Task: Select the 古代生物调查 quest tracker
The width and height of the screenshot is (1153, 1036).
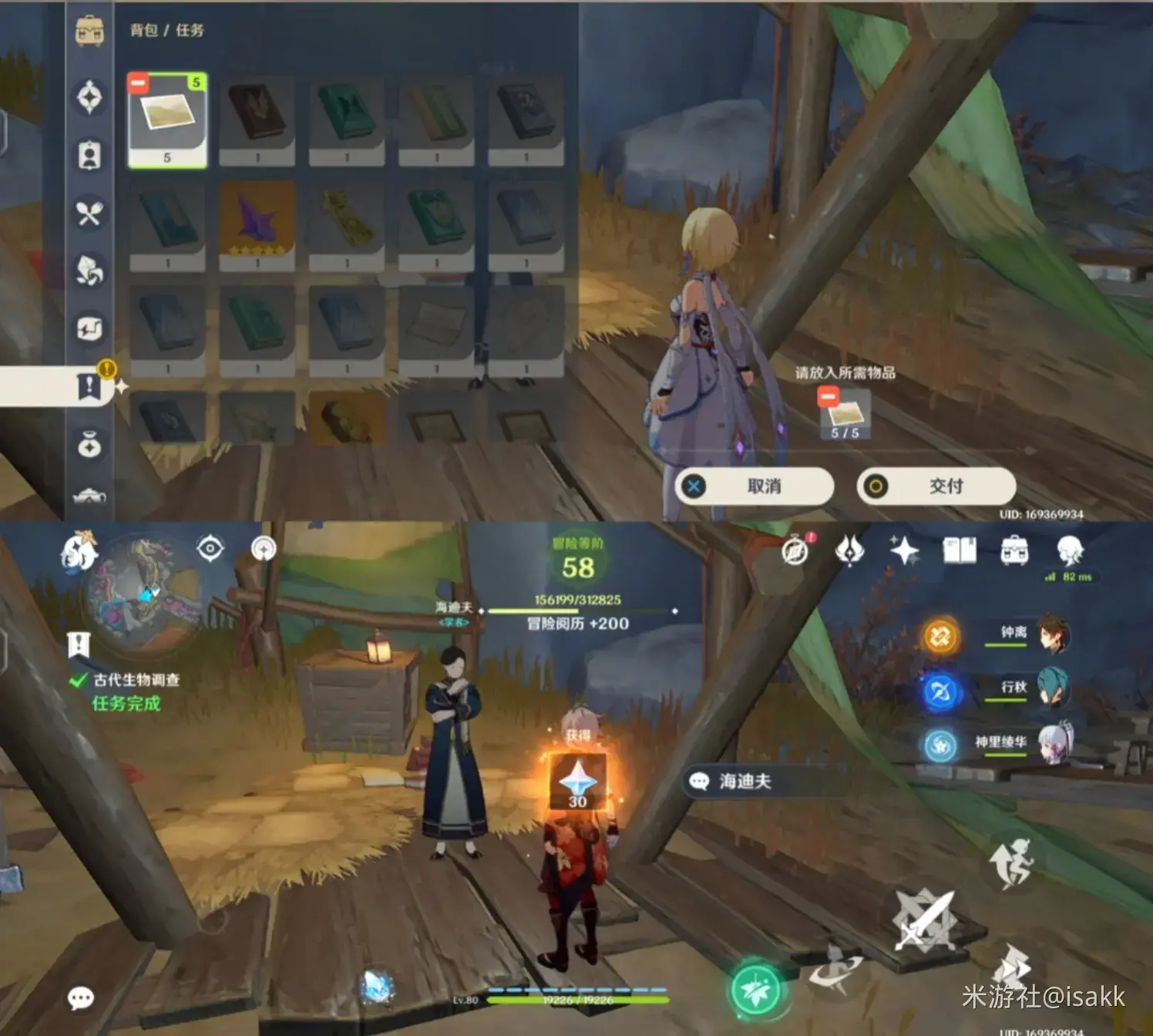Action: [136, 680]
